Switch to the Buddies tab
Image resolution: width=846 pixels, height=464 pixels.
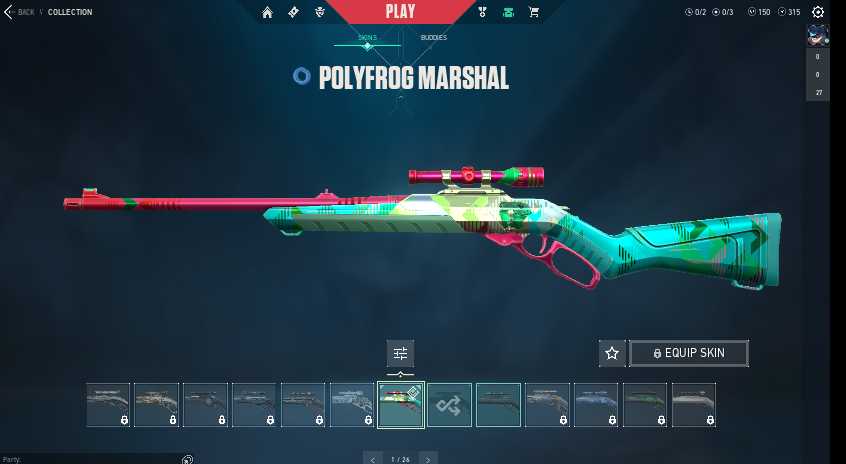pyautogui.click(x=433, y=38)
